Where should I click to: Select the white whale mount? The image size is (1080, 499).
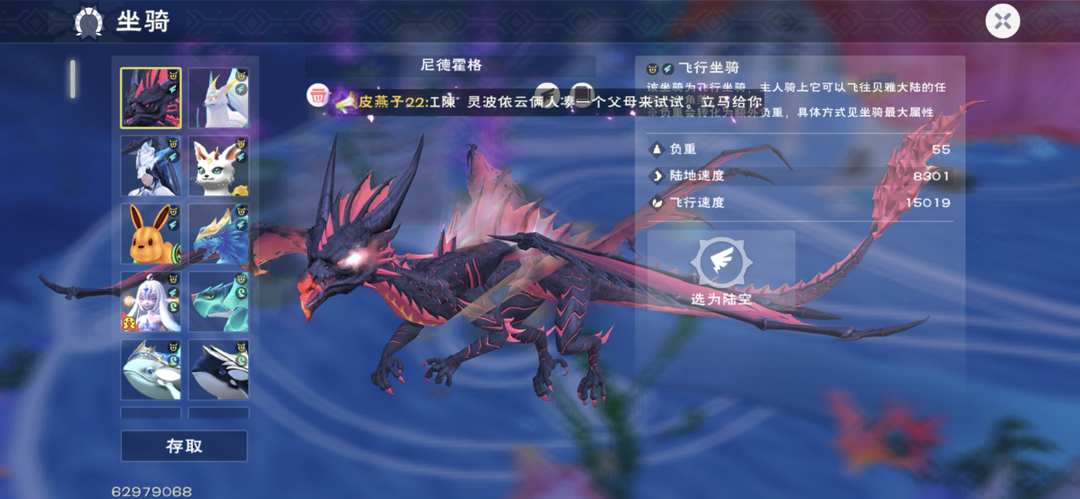[151, 370]
